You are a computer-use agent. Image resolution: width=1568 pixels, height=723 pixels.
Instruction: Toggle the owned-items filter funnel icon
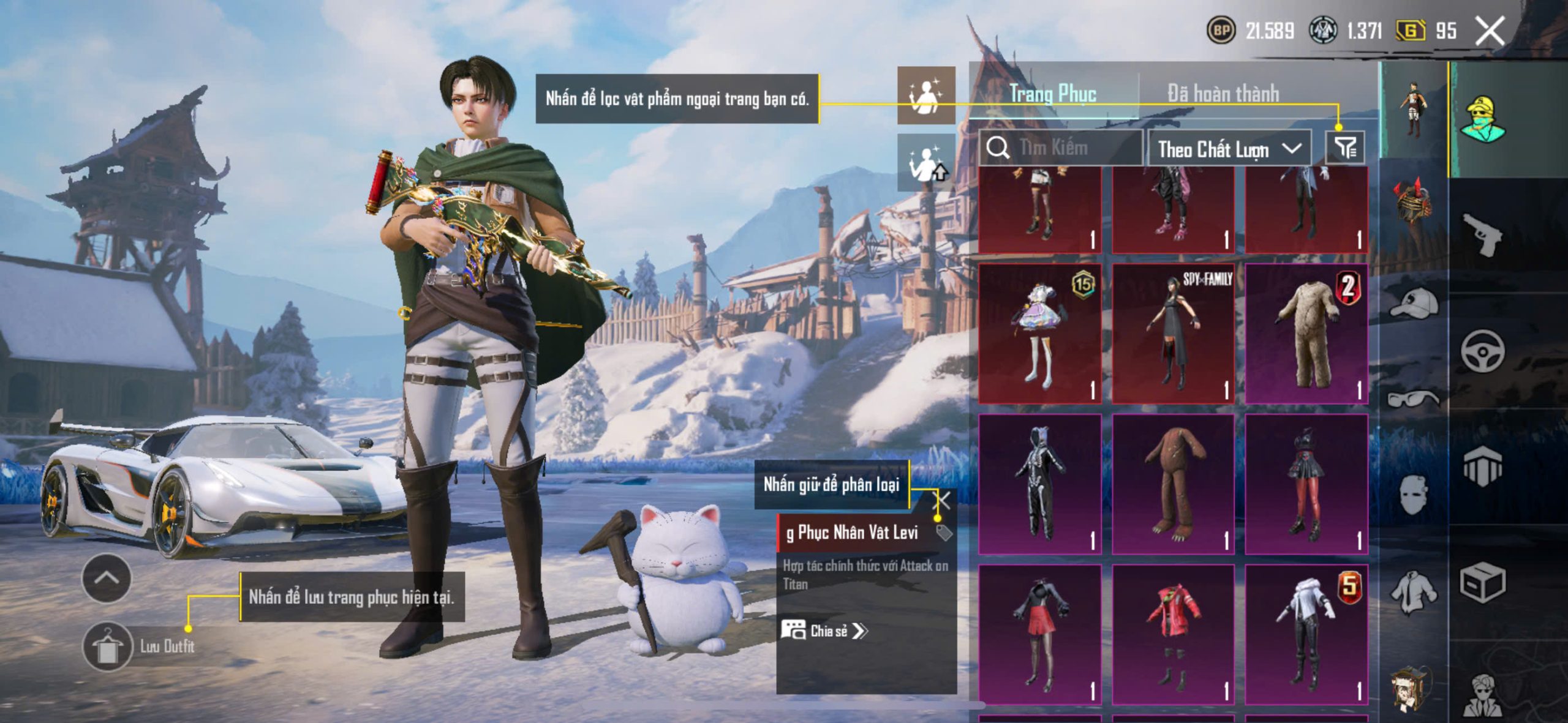tap(1346, 148)
